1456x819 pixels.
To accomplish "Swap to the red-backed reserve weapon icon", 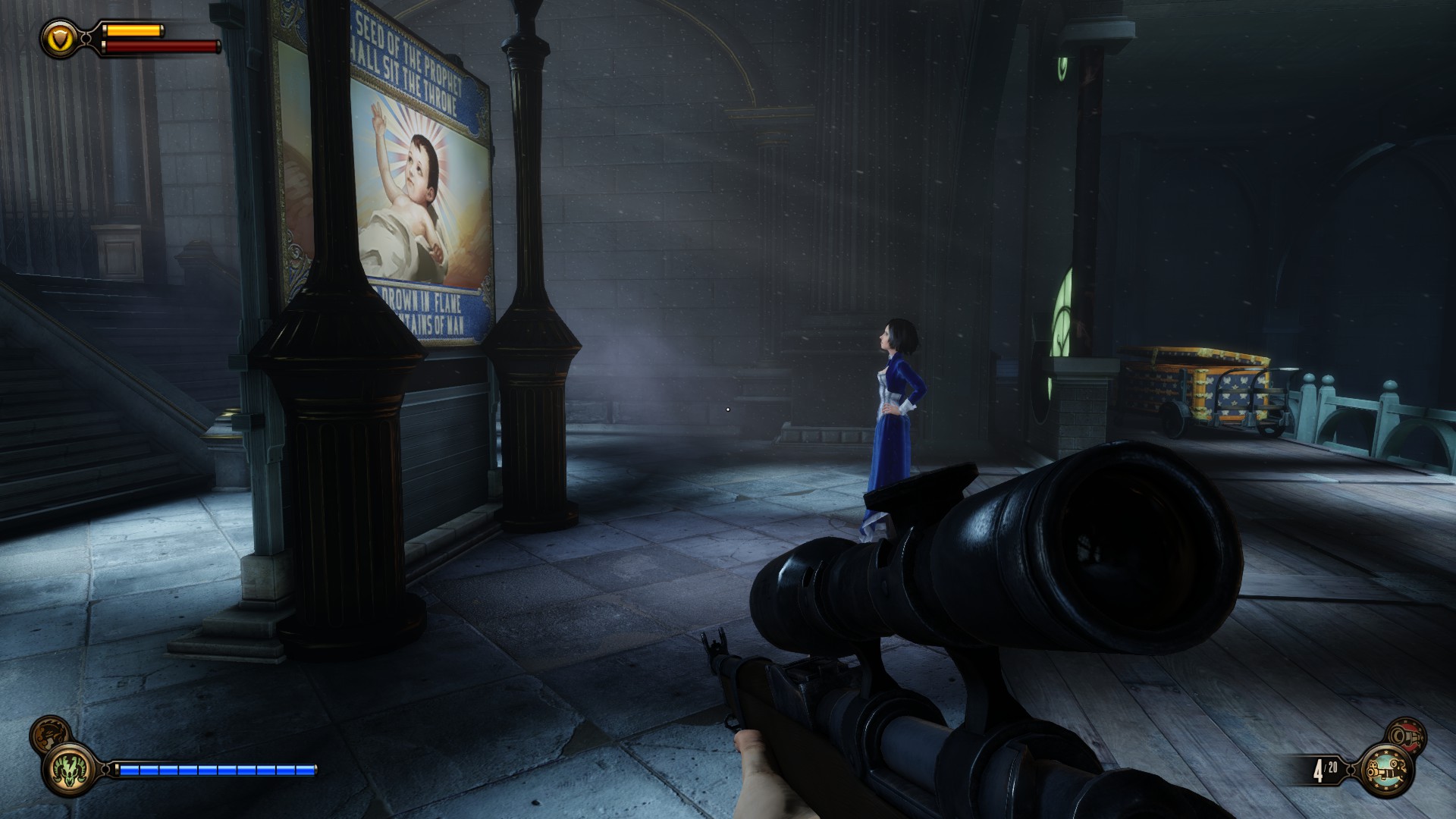I will 1405,736.
